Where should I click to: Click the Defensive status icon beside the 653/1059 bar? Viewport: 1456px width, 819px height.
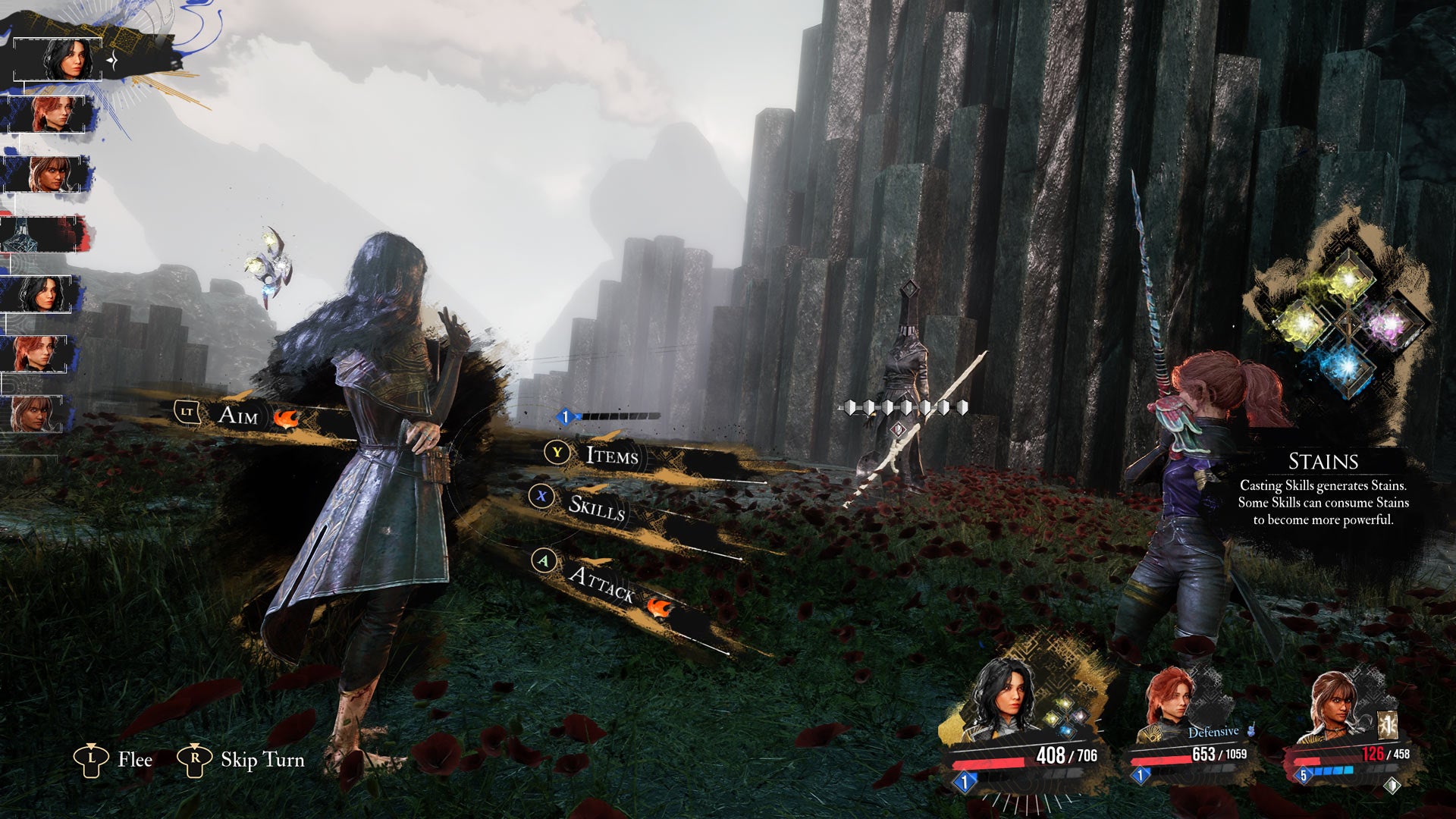(1251, 730)
